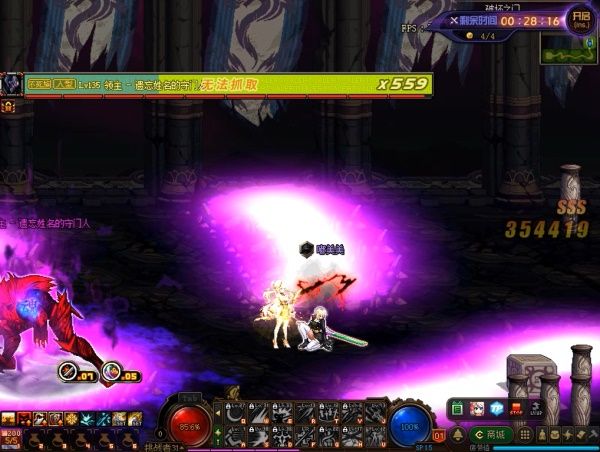This screenshot has height=452, width=600.
Task: Open the 商城 shop button
Action: pos(492,434)
